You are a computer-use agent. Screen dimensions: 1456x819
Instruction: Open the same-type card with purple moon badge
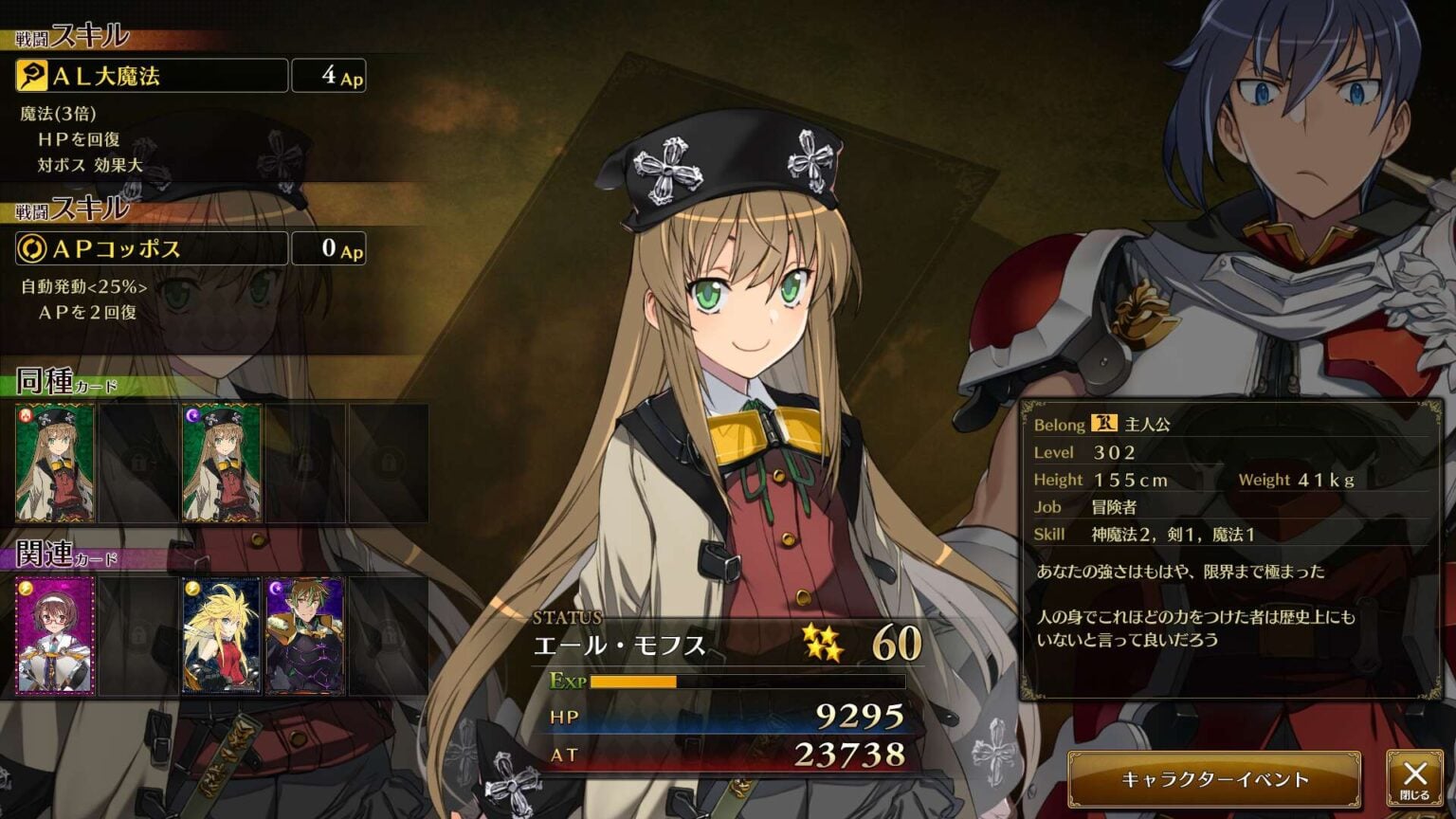(x=222, y=464)
